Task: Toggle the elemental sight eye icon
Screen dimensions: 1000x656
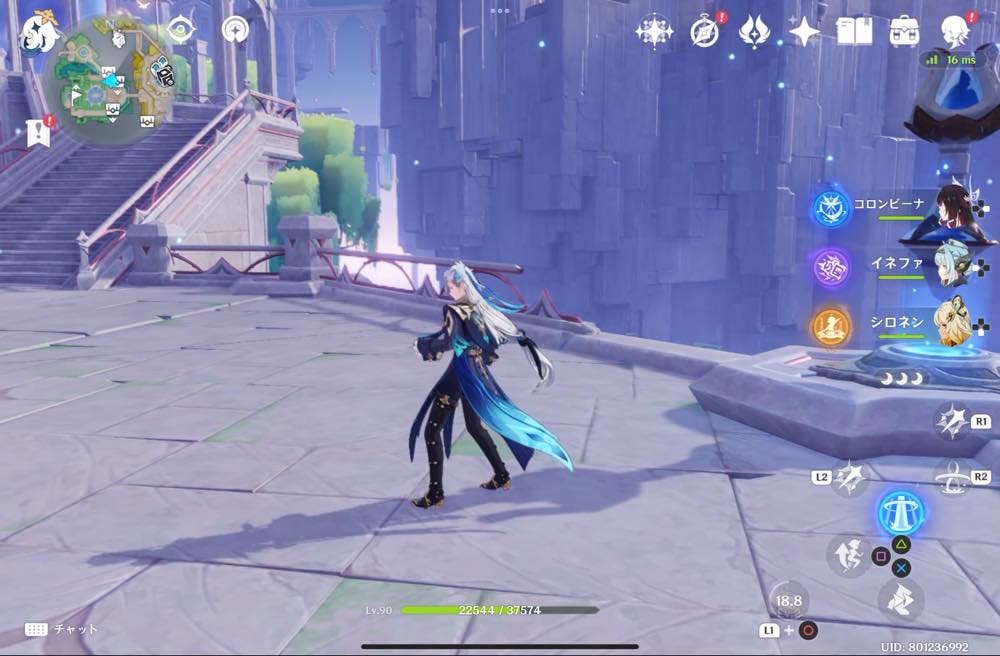Action: tap(181, 29)
